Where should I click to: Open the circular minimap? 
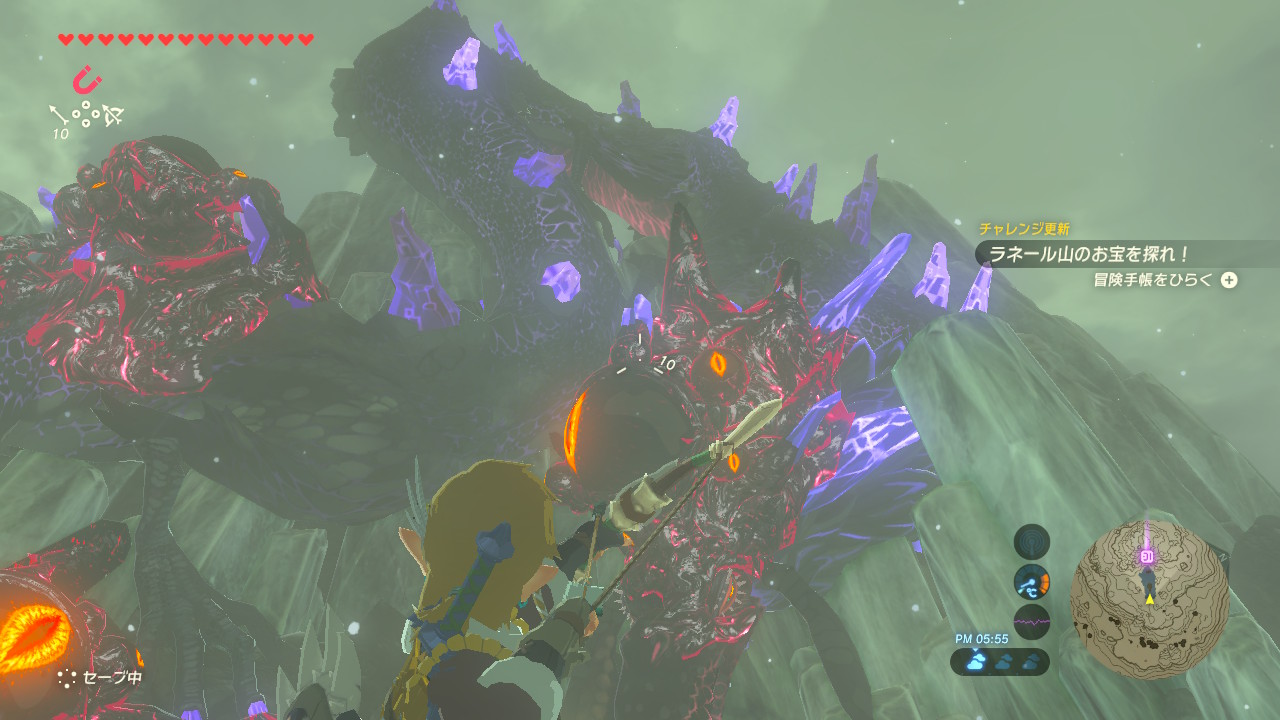[1149, 599]
